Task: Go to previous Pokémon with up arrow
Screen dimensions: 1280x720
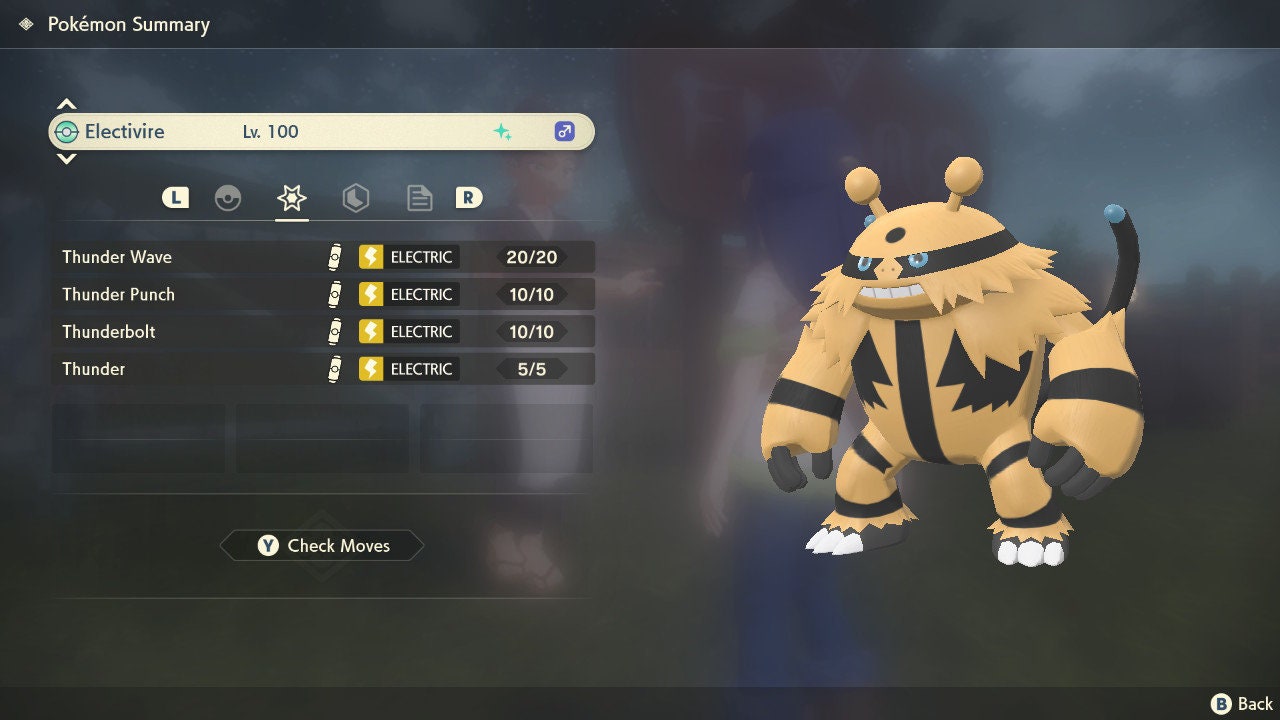Action: 66,104
